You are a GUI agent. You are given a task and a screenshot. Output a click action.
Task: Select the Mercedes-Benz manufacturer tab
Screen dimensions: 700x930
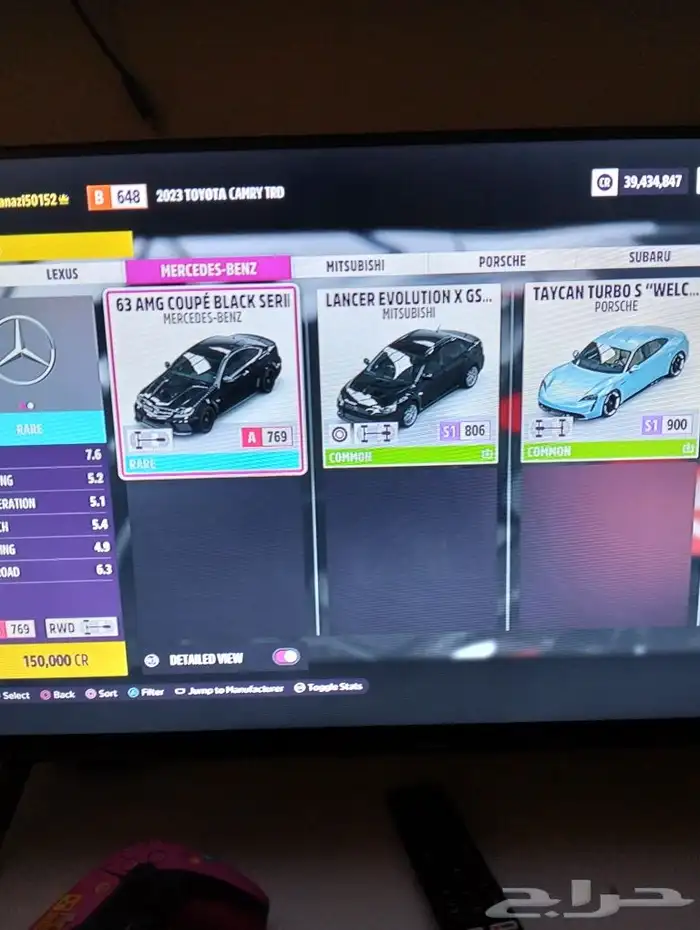pos(208,269)
